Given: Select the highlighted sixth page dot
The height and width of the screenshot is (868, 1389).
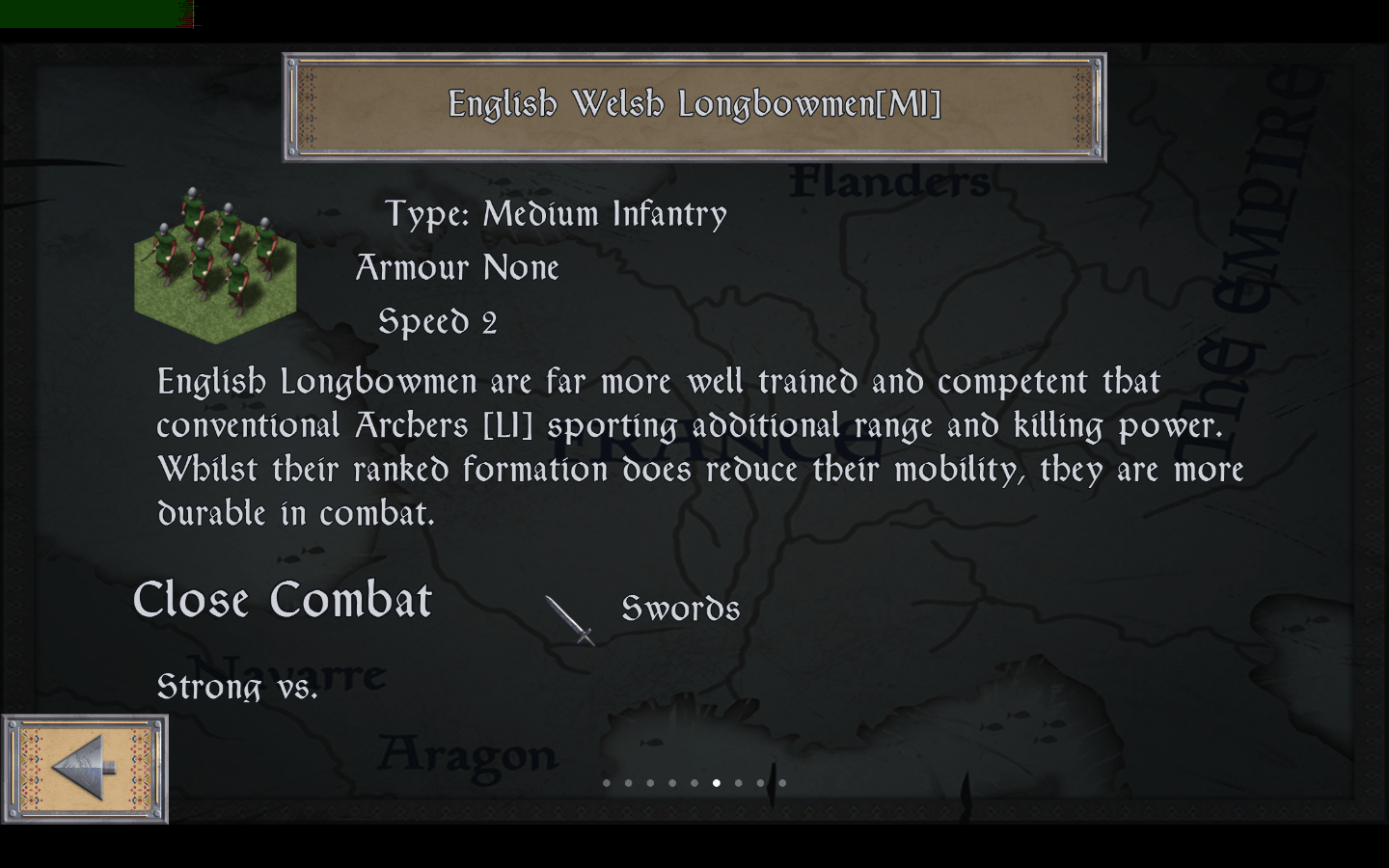Looking at the screenshot, I should pos(717,782).
